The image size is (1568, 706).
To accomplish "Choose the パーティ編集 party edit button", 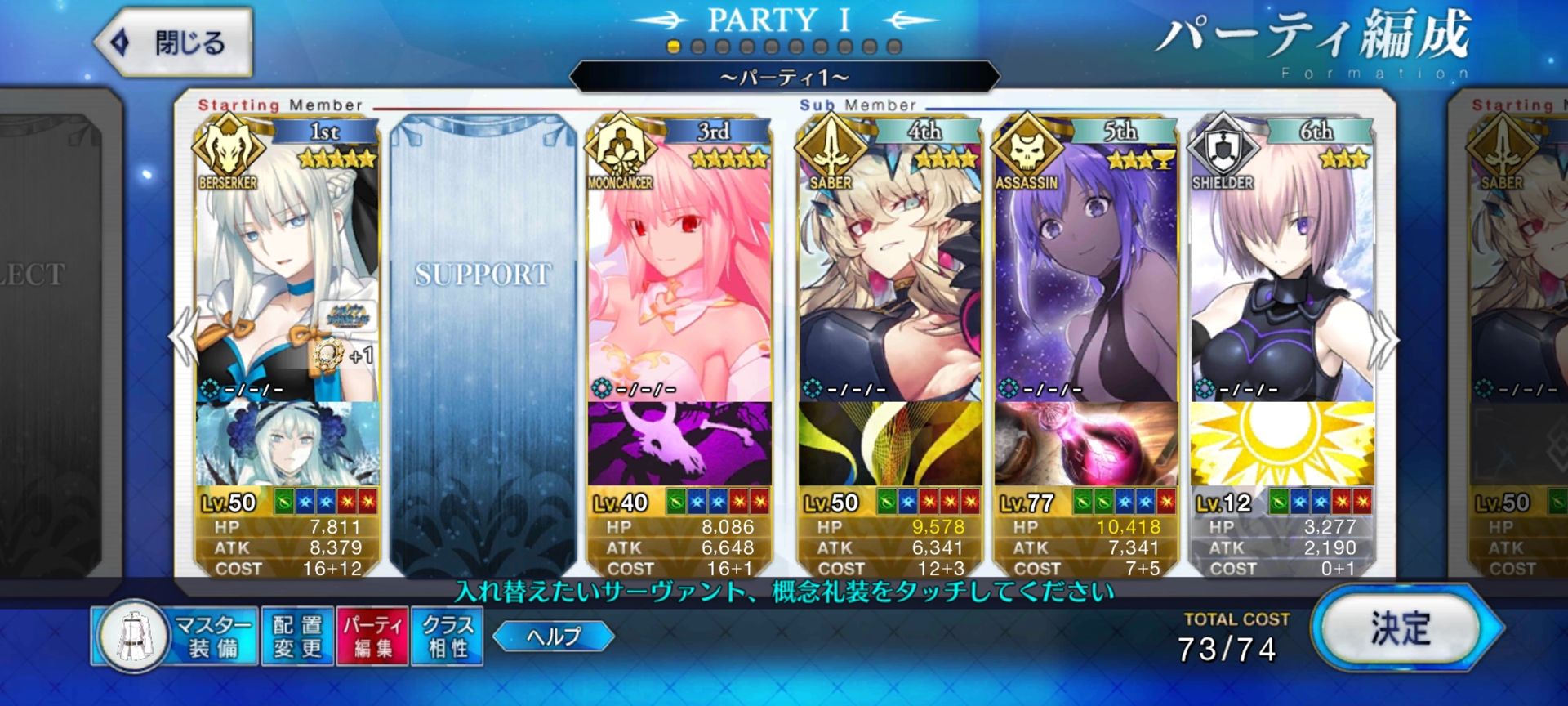I will [x=372, y=637].
